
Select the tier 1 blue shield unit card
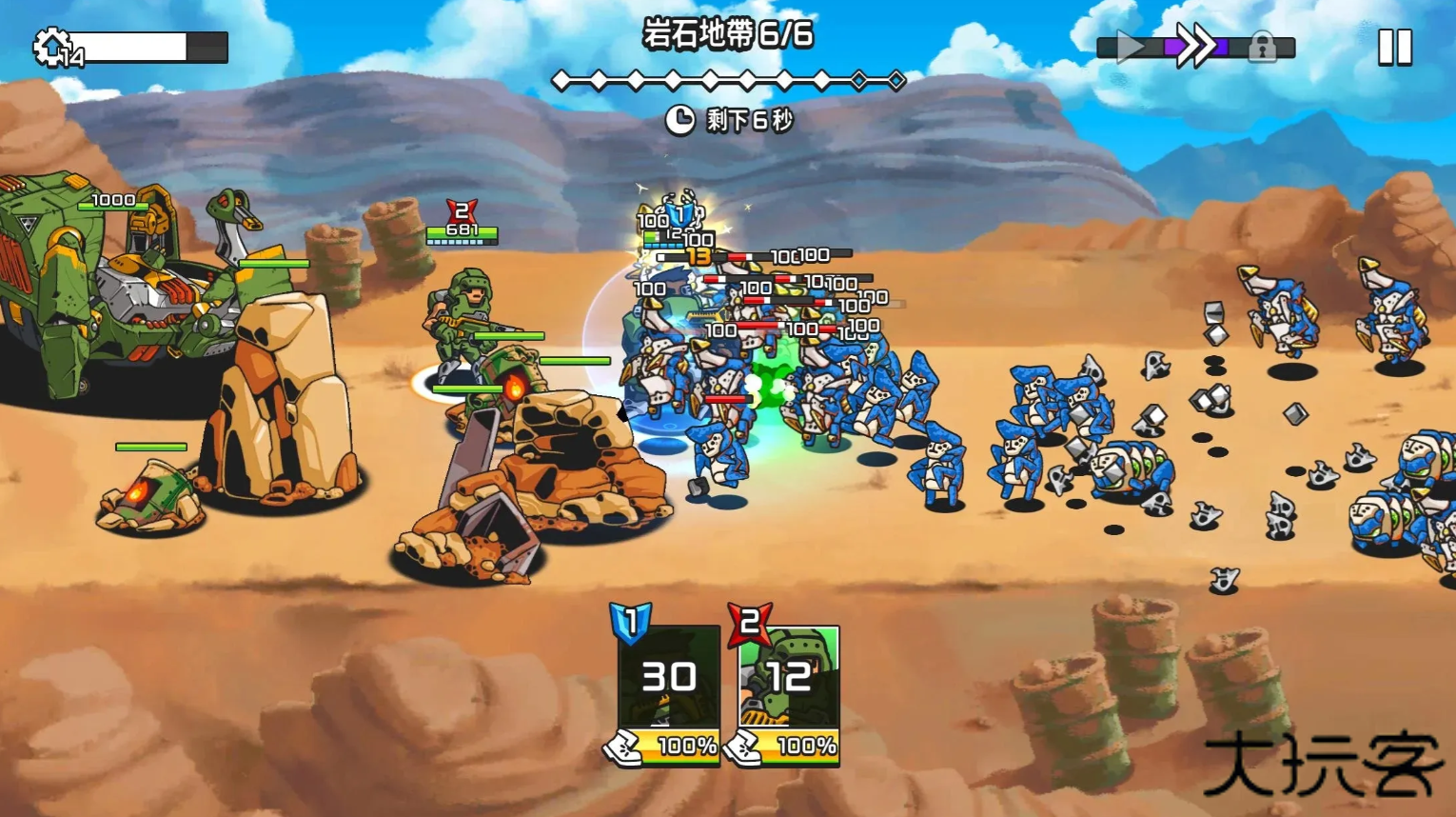[669, 681]
